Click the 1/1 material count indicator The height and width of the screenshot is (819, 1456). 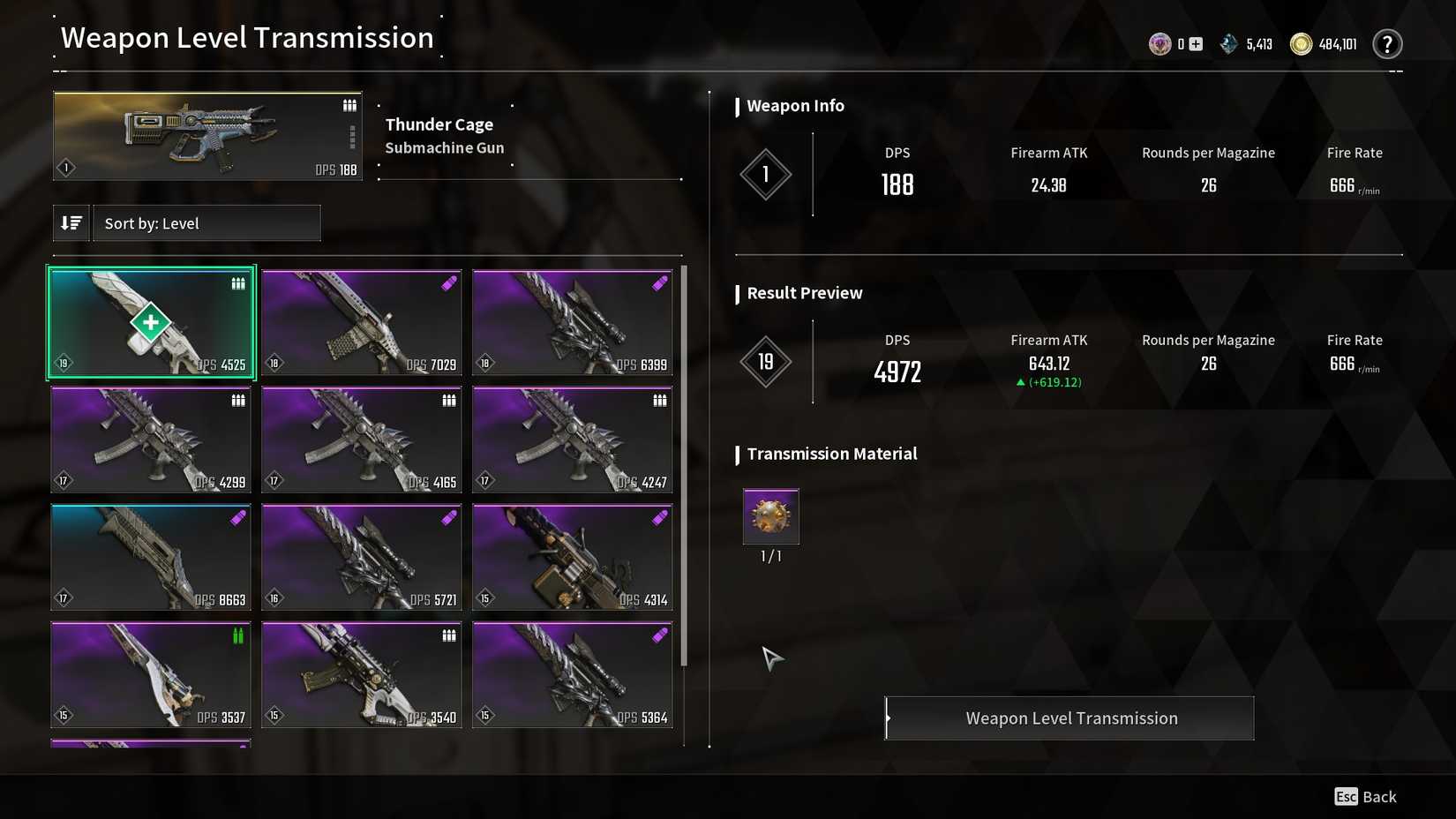coord(770,556)
